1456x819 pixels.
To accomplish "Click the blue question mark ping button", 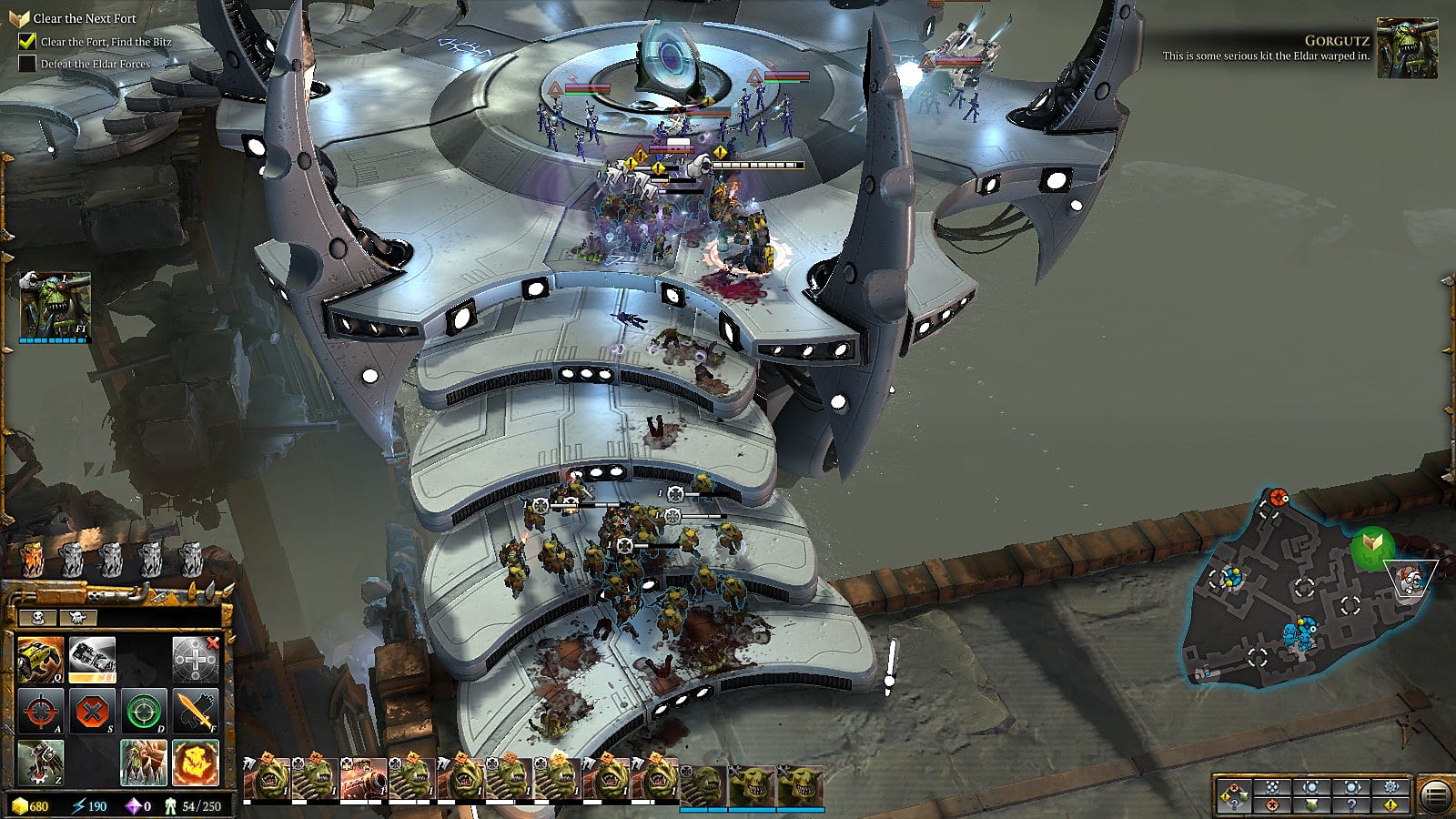I will pos(1351,805).
